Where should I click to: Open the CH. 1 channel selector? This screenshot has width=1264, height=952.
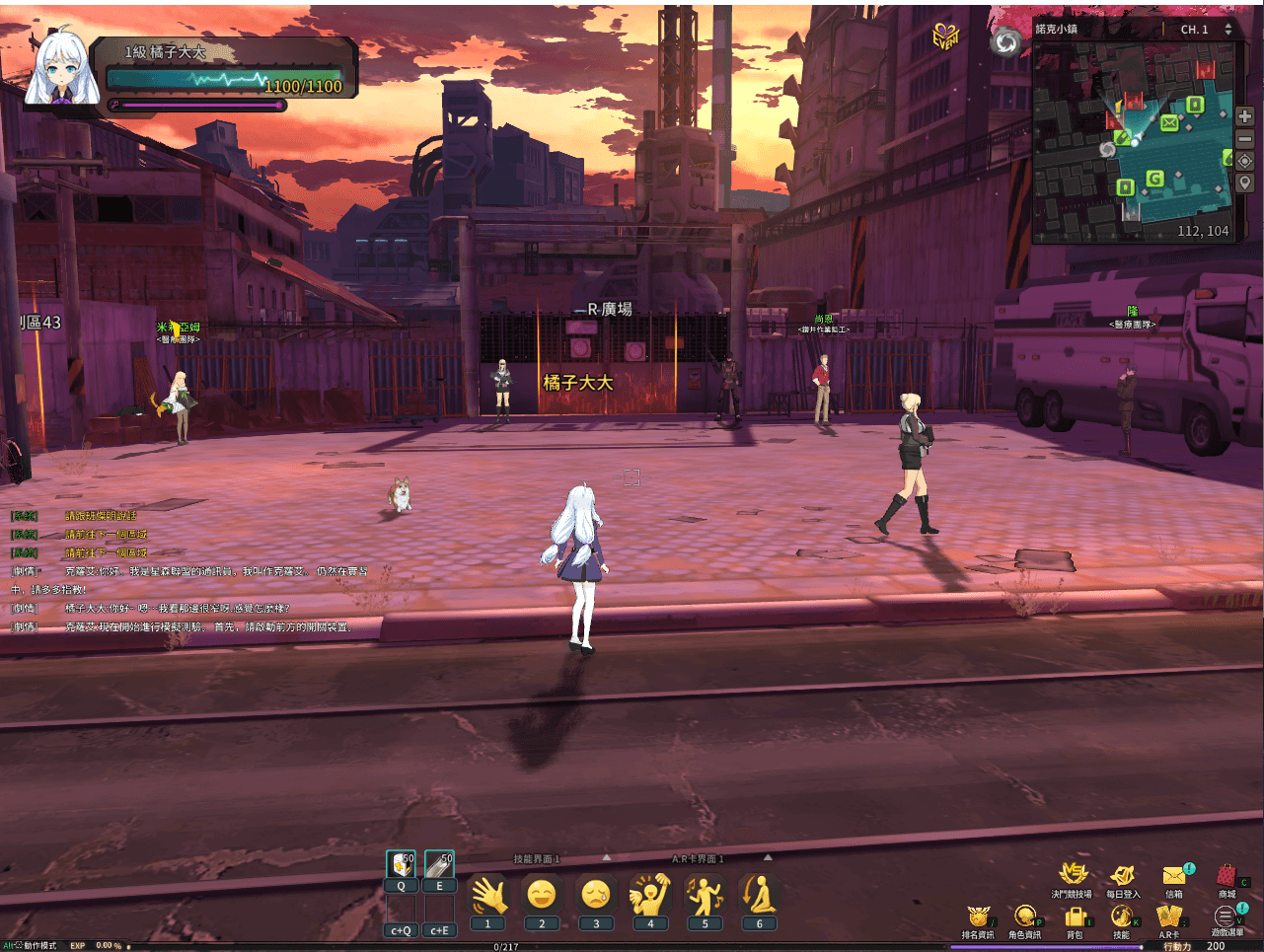(x=1197, y=29)
